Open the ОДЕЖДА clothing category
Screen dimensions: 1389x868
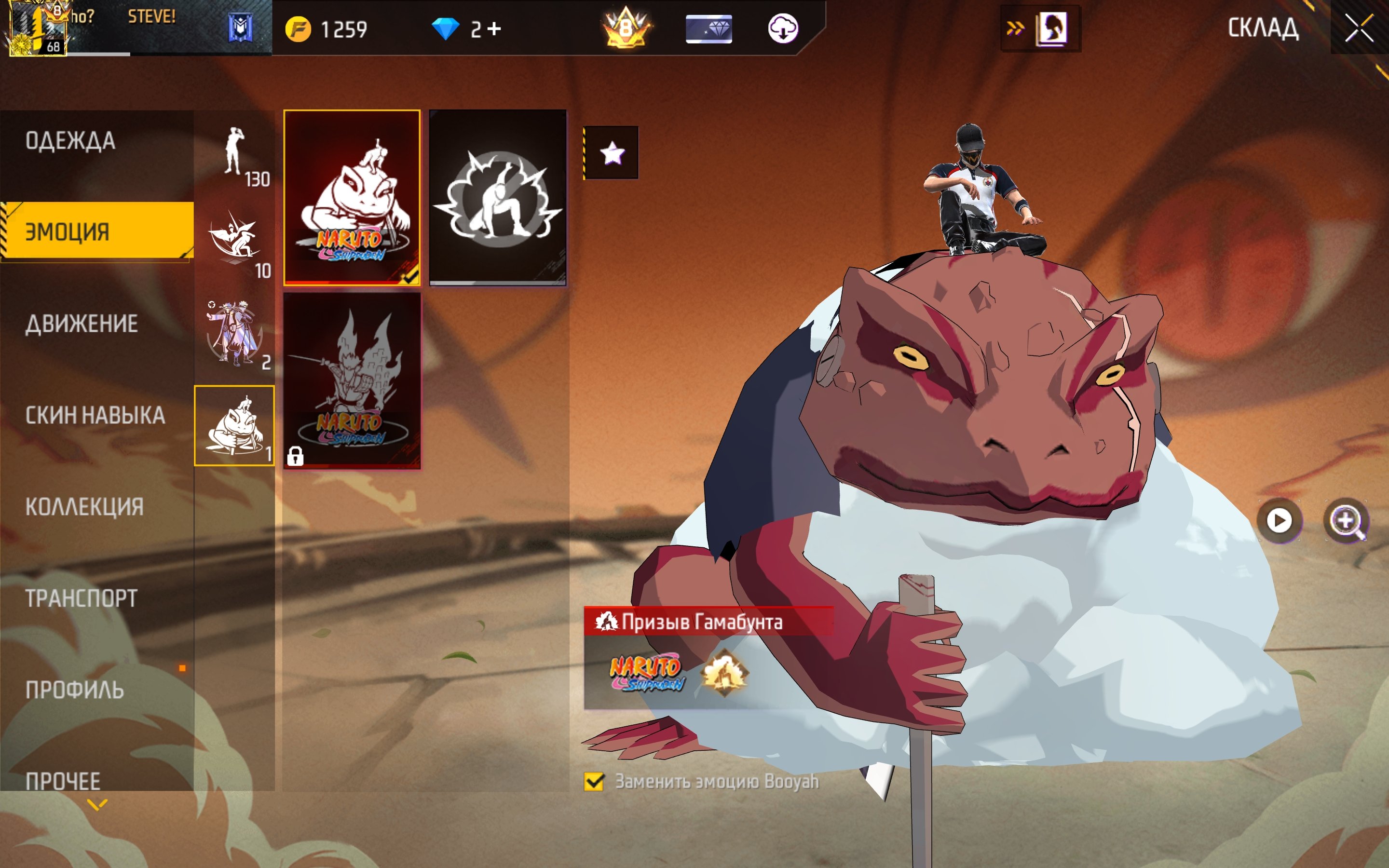(x=70, y=141)
